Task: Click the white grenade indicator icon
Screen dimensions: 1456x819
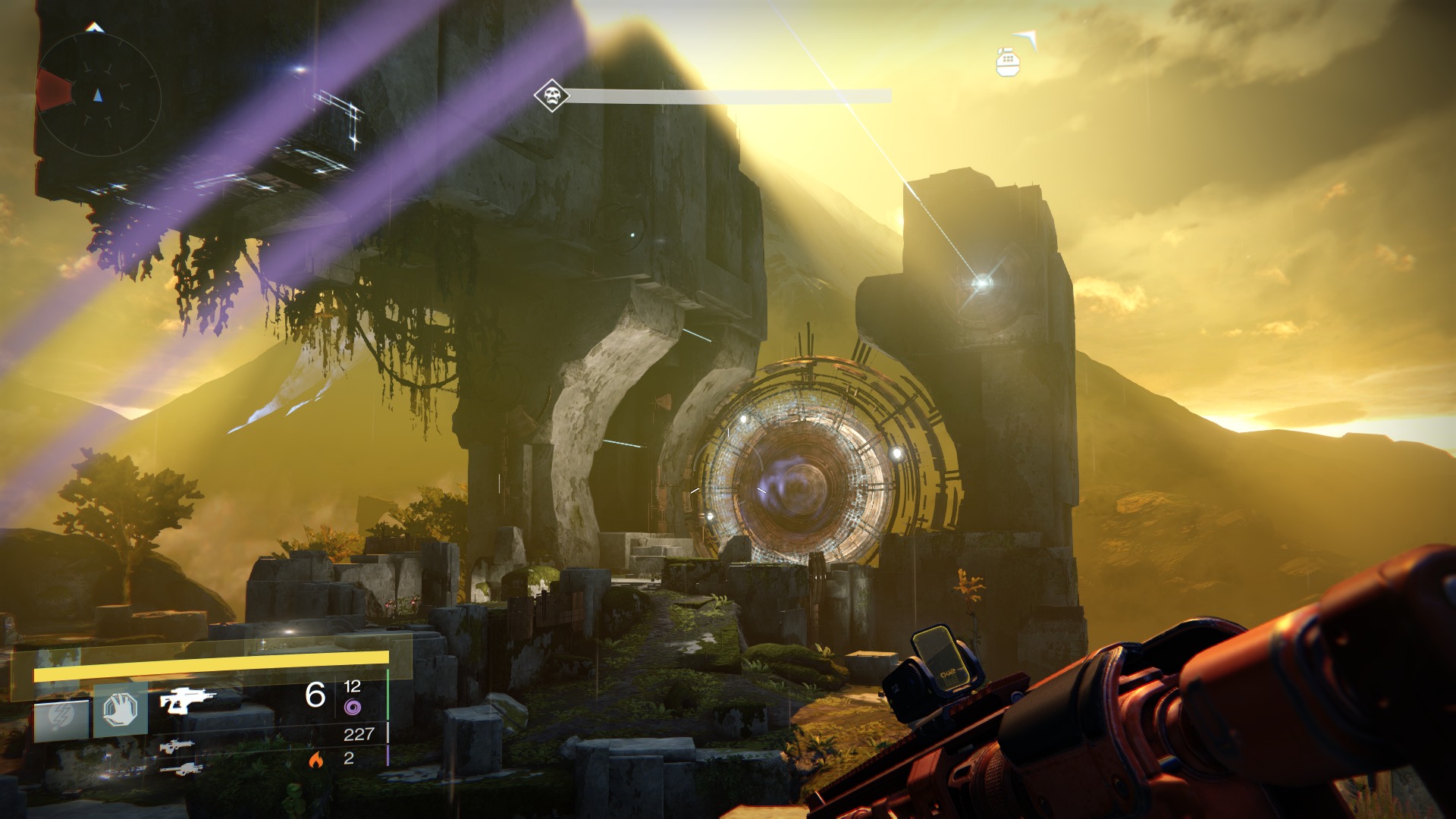Action: (1007, 61)
